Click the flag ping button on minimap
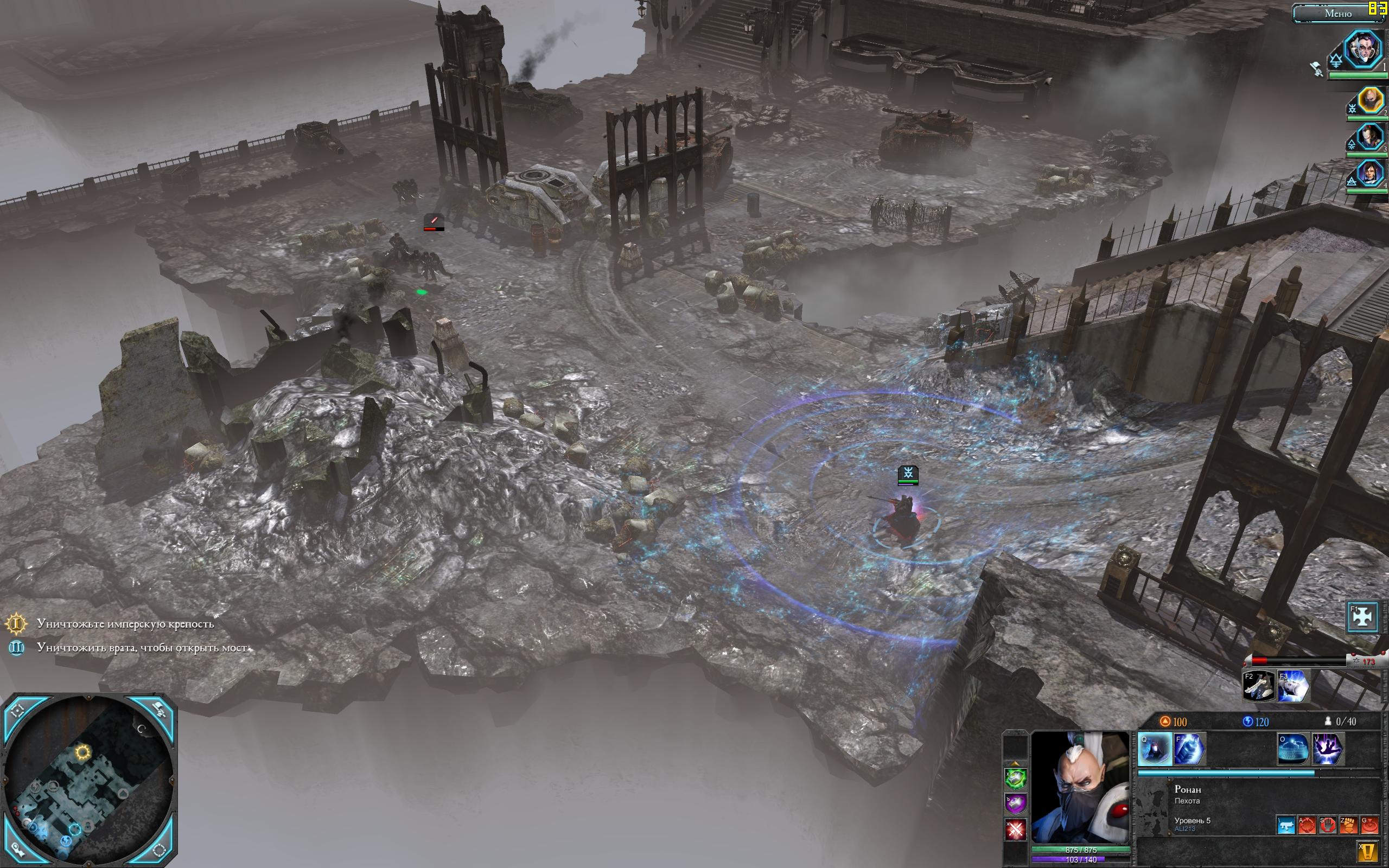 click(x=159, y=711)
